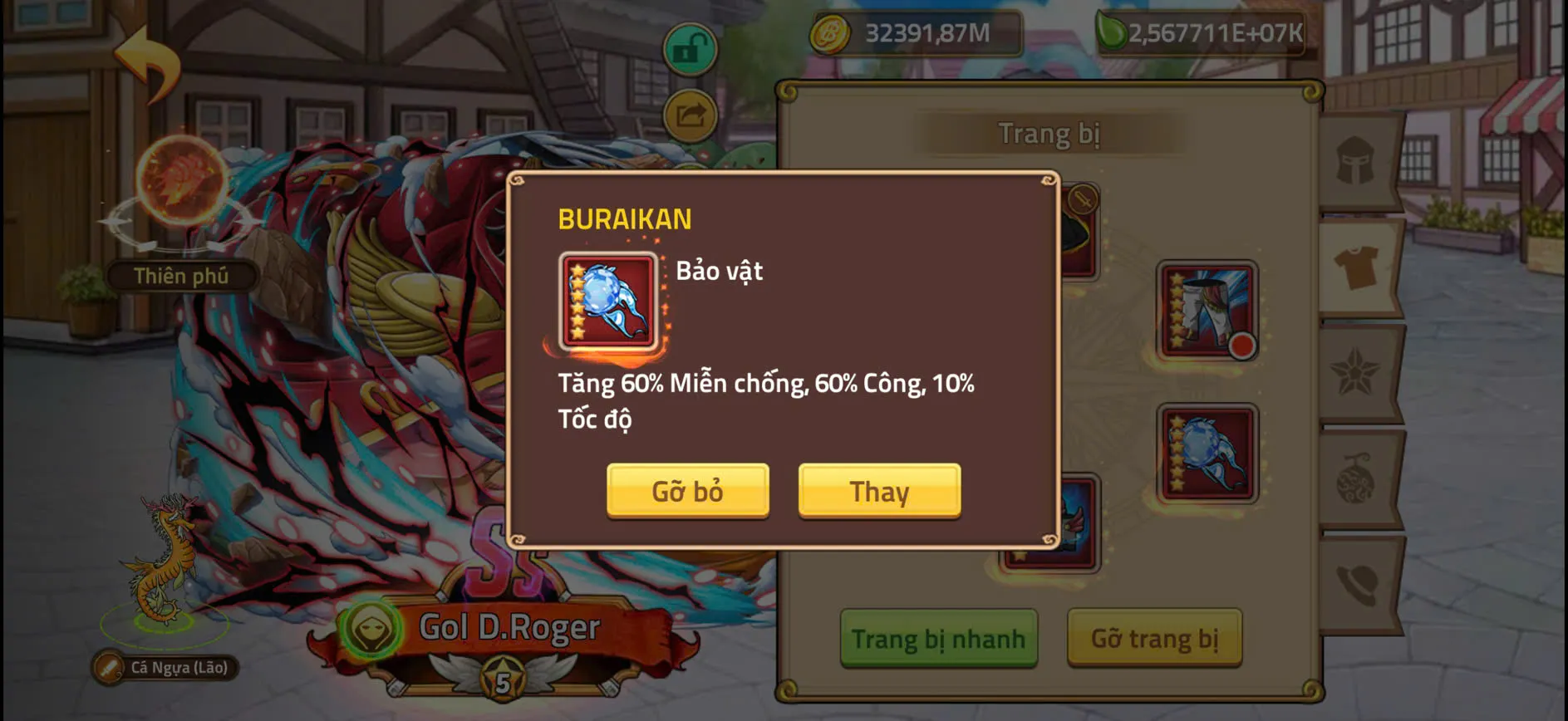Viewport: 1568px width, 721px height.
Task: Tap the Gỡ trang bị button
Action: point(1155,639)
